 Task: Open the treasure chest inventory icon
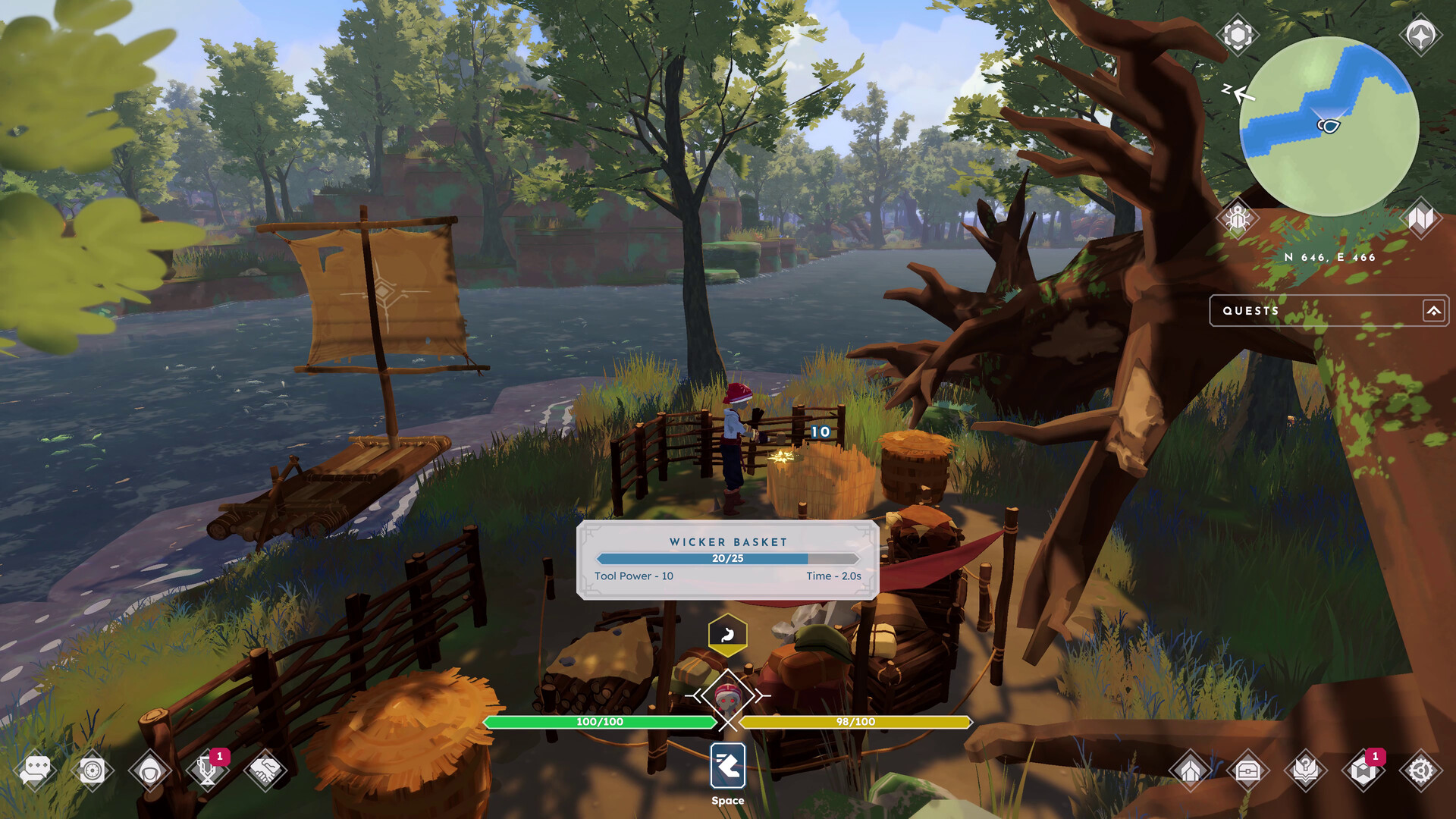tap(1247, 771)
